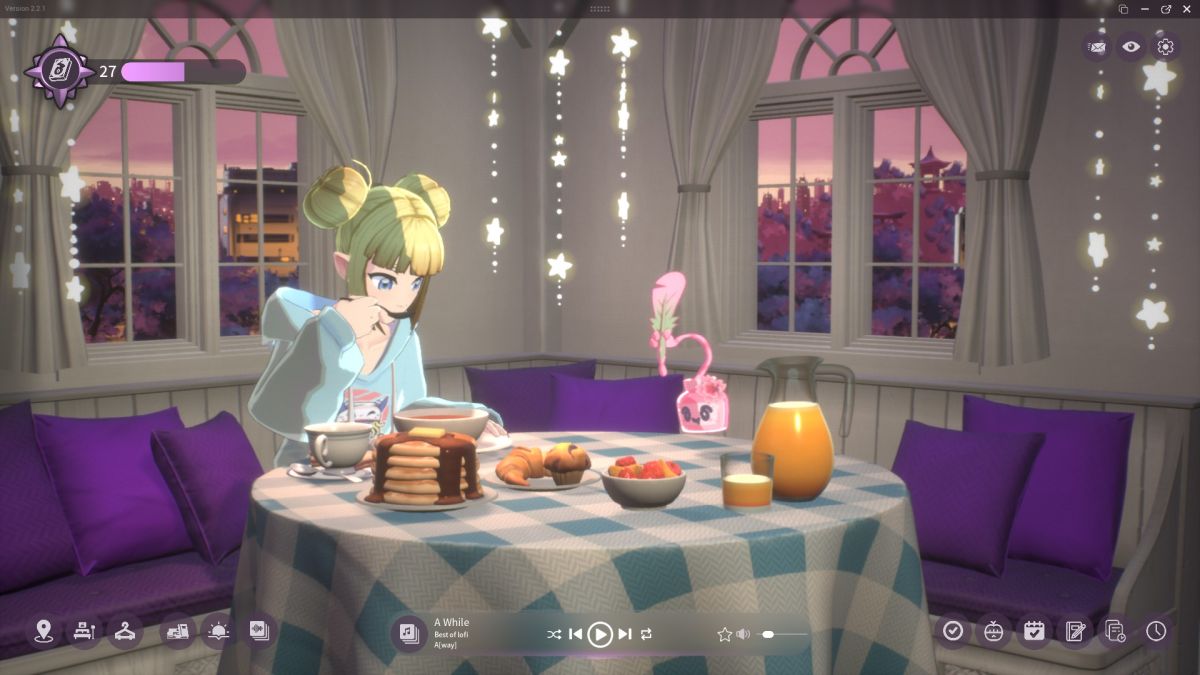Play the current song
This screenshot has height=675, width=1200.
(x=600, y=634)
